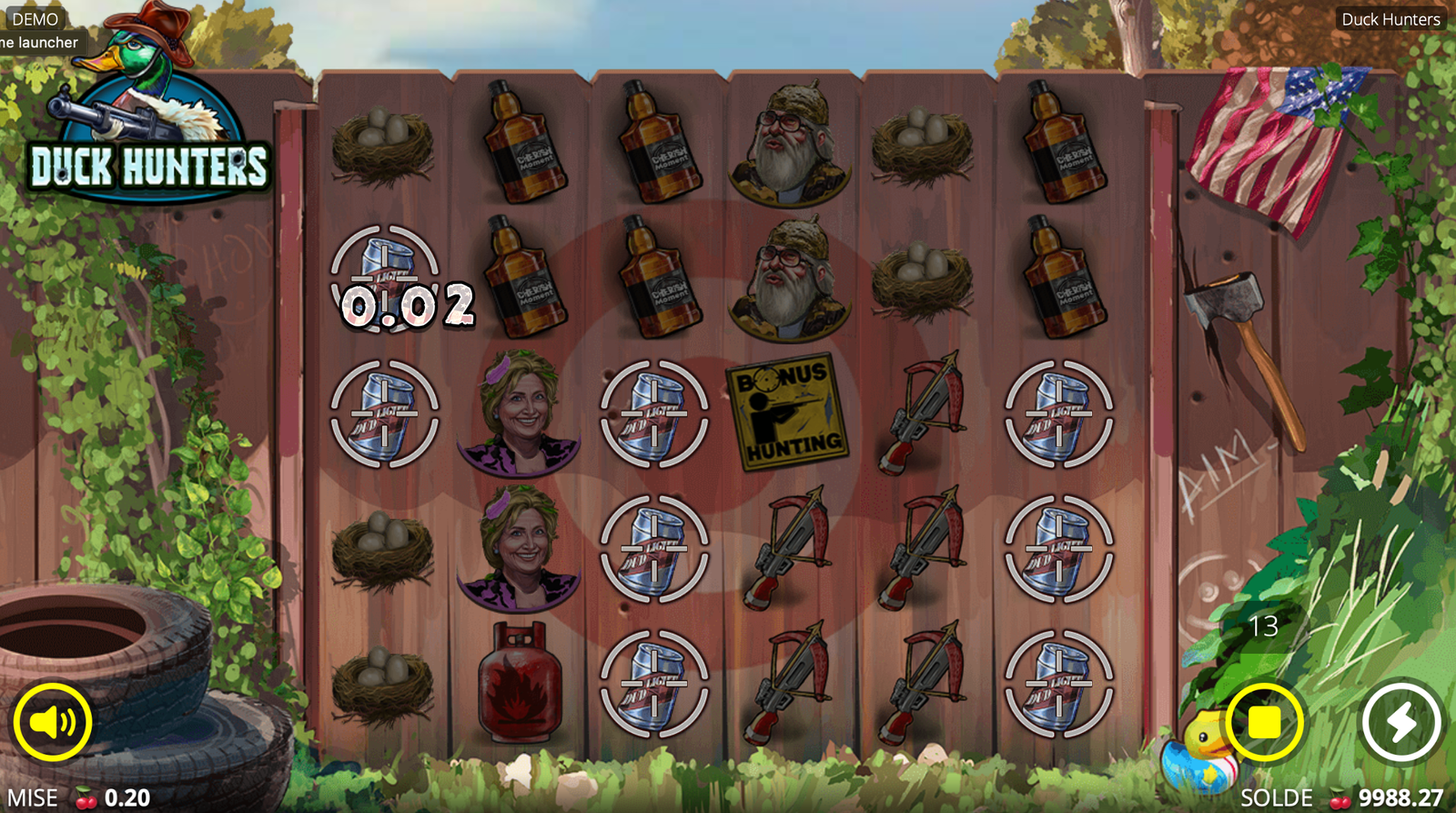Activate the lightning bolt turbo button
Image resolution: width=1456 pixels, height=813 pixels.
1401,722
